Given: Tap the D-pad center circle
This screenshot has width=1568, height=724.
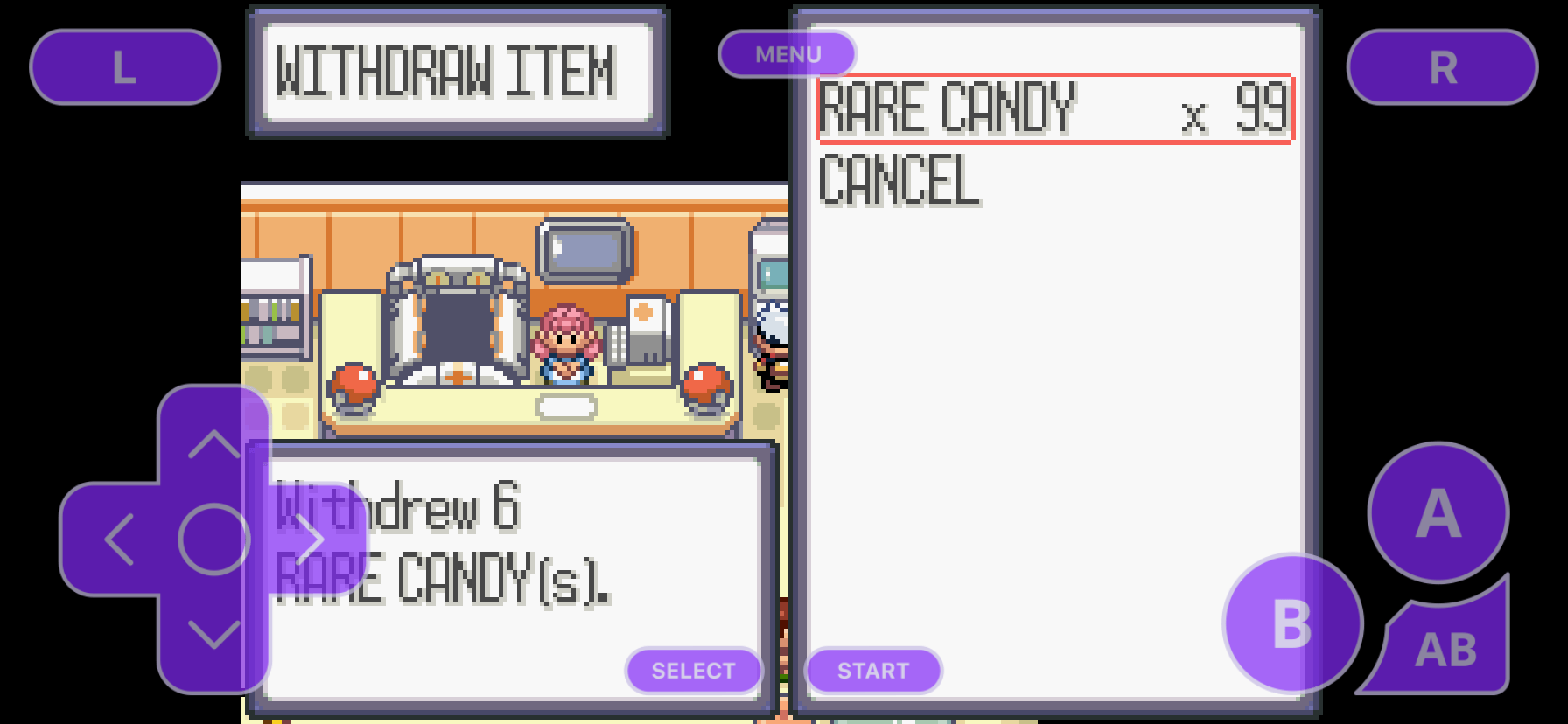Looking at the screenshot, I should (x=213, y=539).
